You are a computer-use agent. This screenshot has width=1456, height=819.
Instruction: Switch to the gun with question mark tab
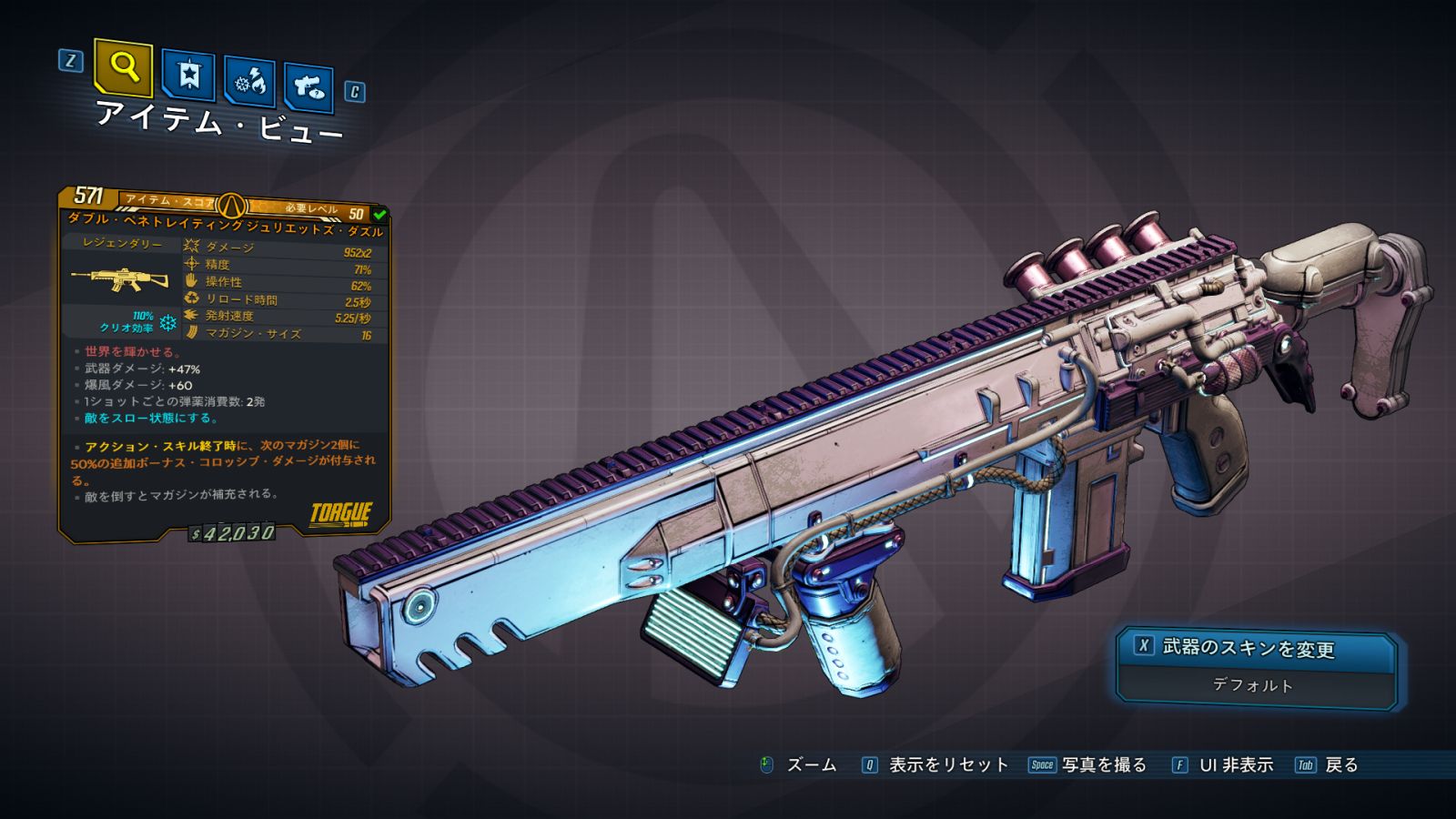[x=308, y=87]
